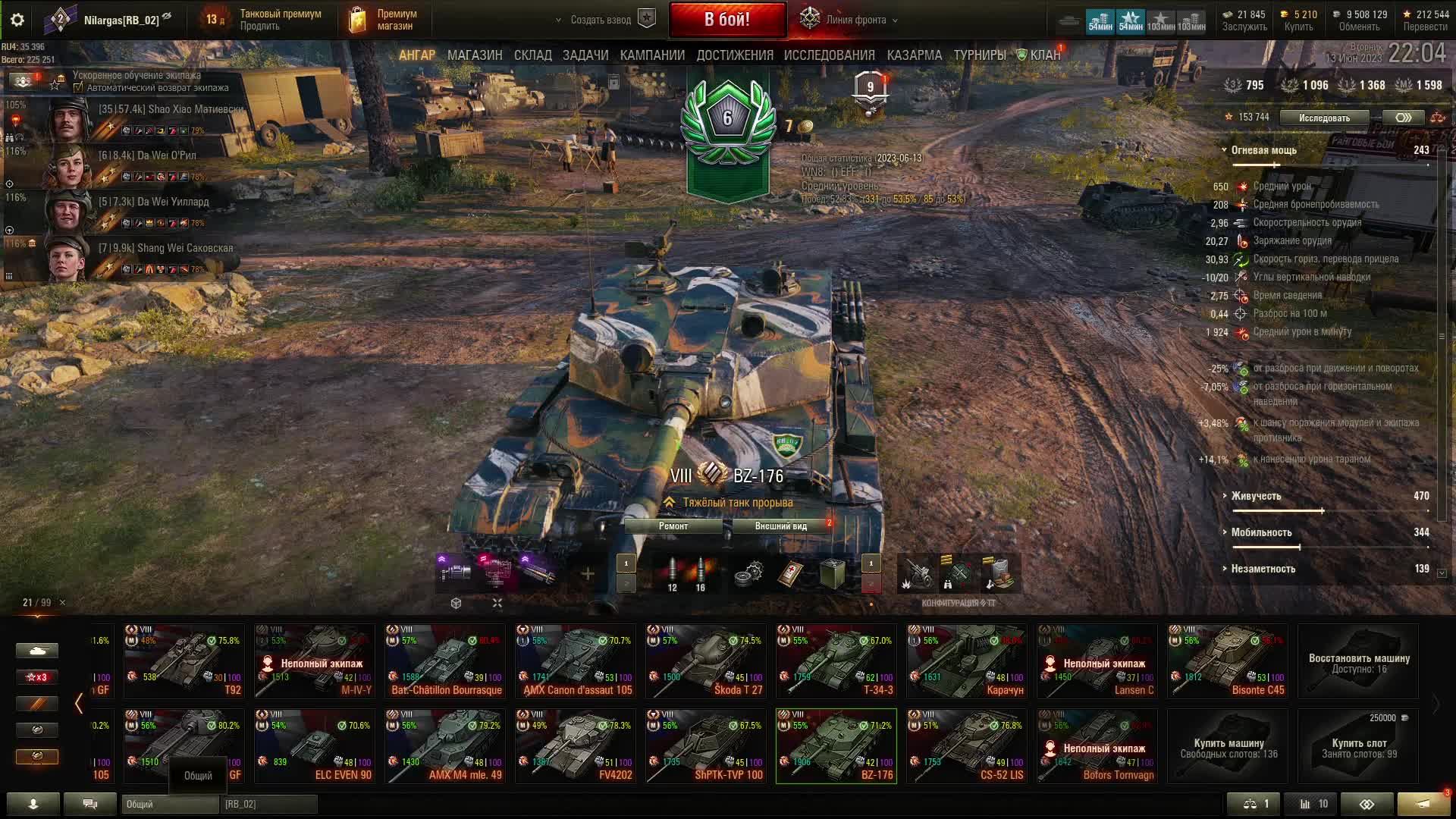
Task: Click Купить машину to buy a vehicle
Action: coord(1228,746)
